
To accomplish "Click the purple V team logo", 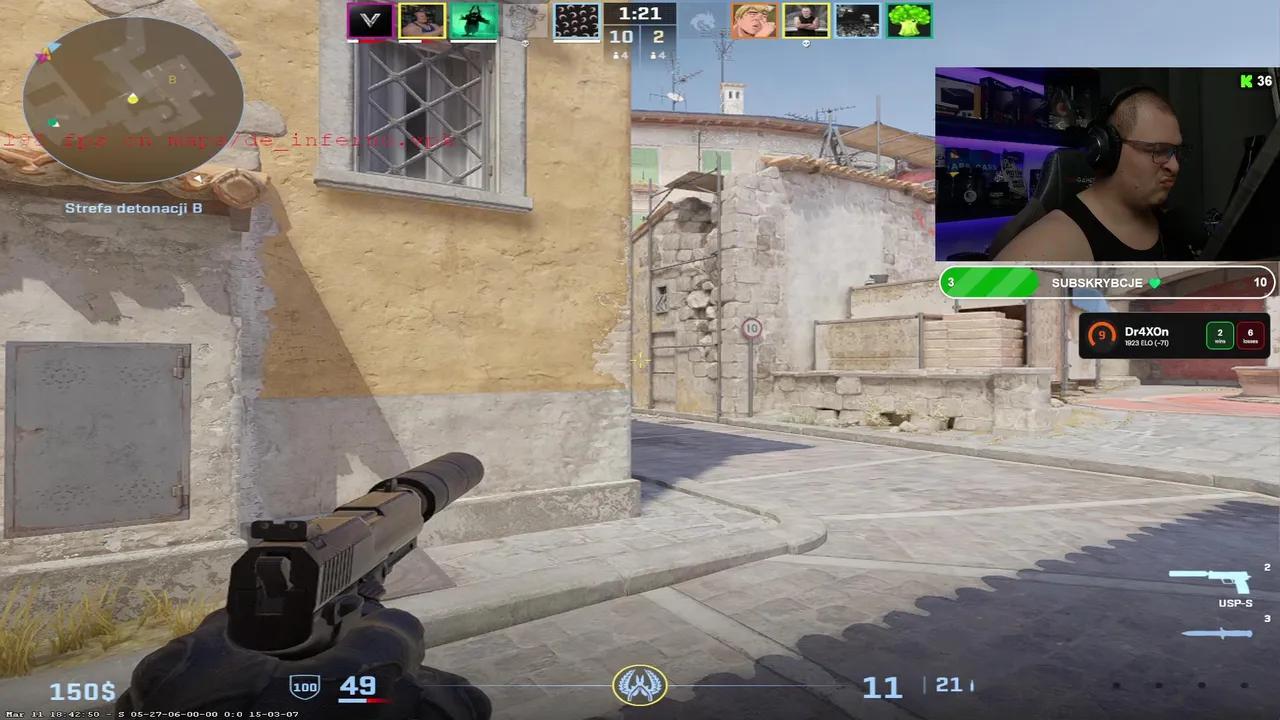I will (x=369, y=19).
